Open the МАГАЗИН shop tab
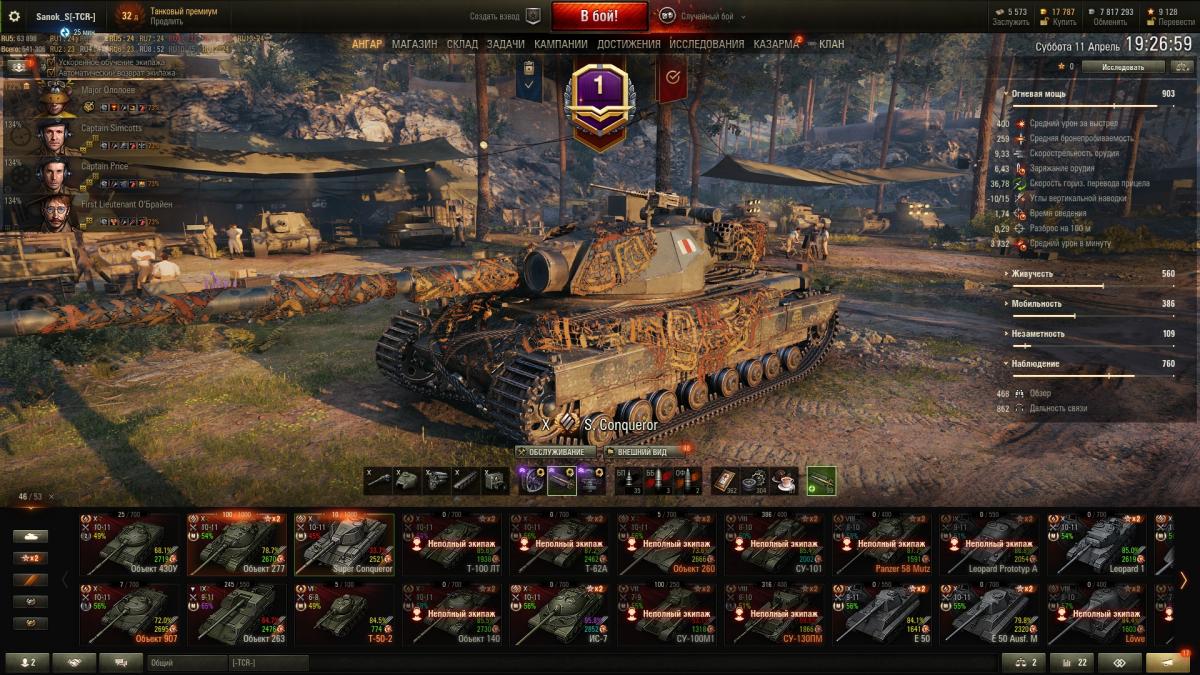The width and height of the screenshot is (1200, 675). tap(414, 44)
